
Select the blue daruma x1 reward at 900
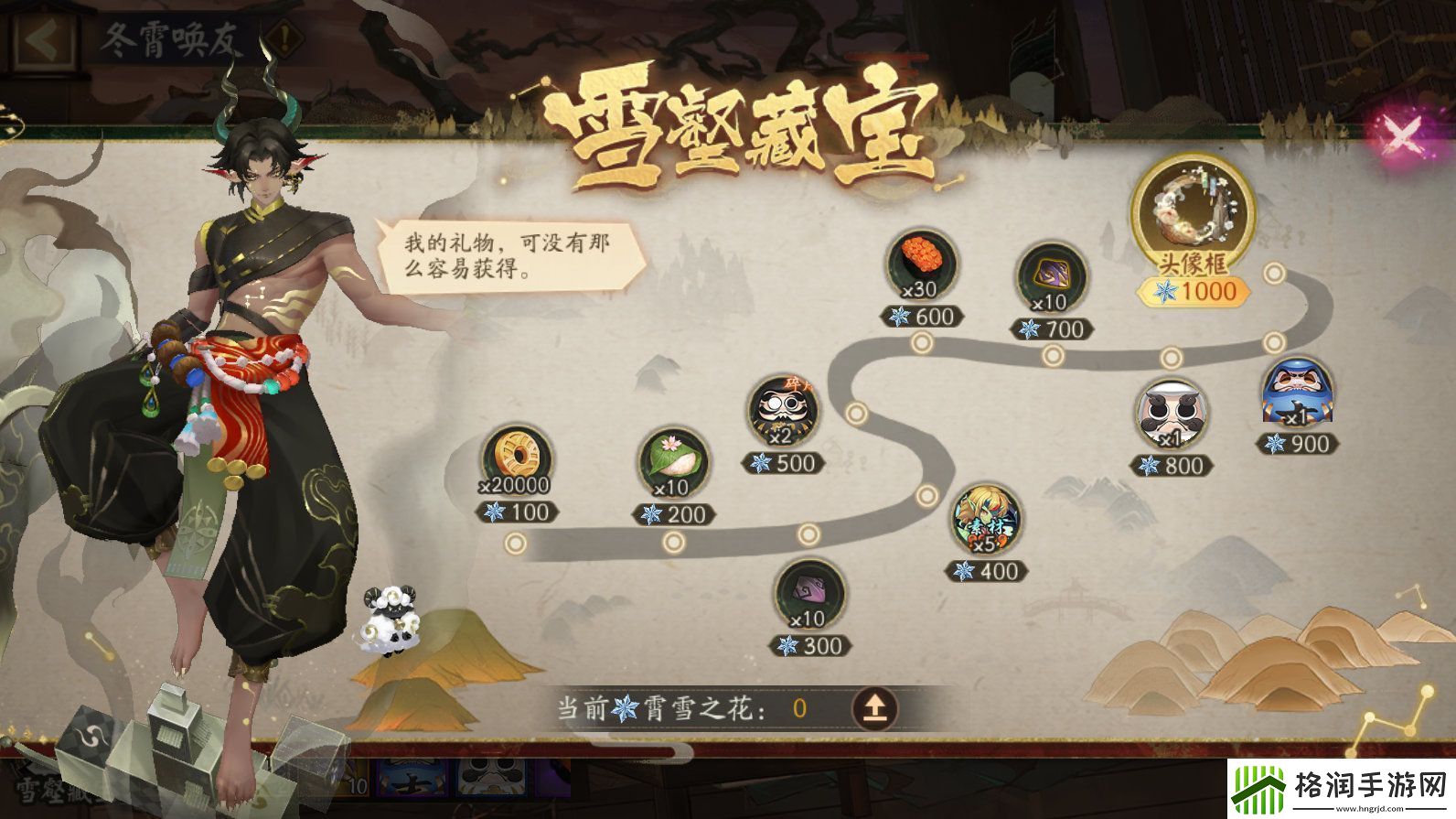coord(1299,393)
